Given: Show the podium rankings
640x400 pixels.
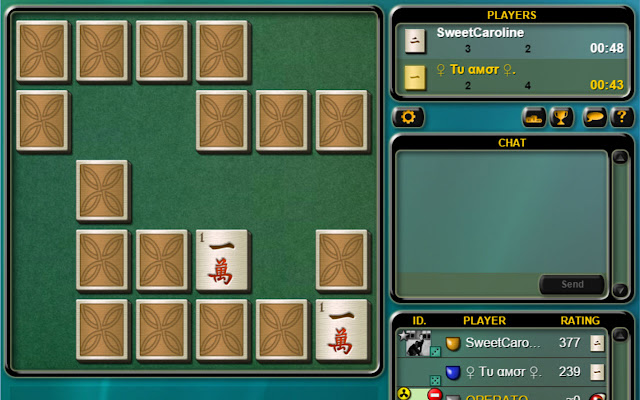Looking at the screenshot, I should [x=534, y=117].
